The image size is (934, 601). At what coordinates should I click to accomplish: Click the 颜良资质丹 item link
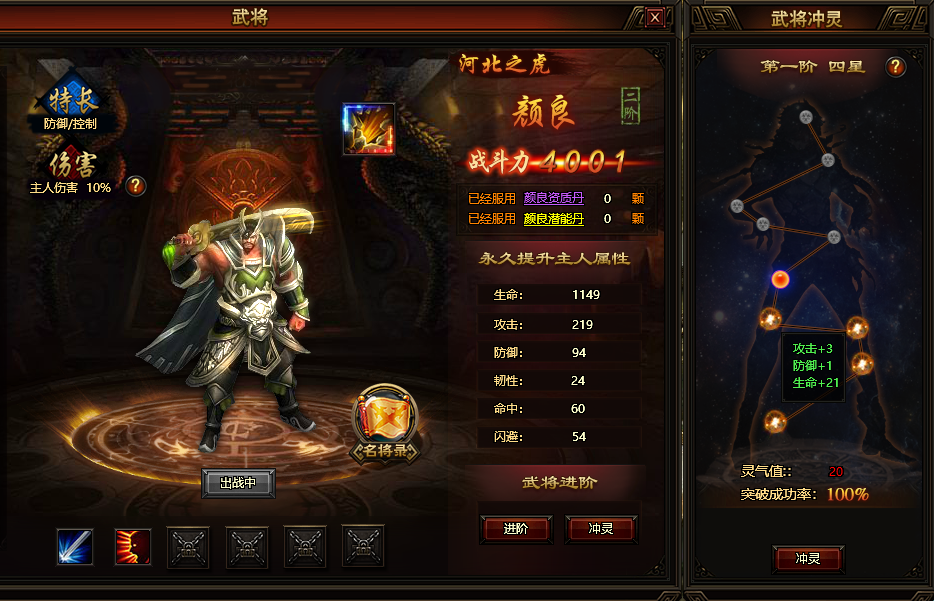tap(553, 198)
